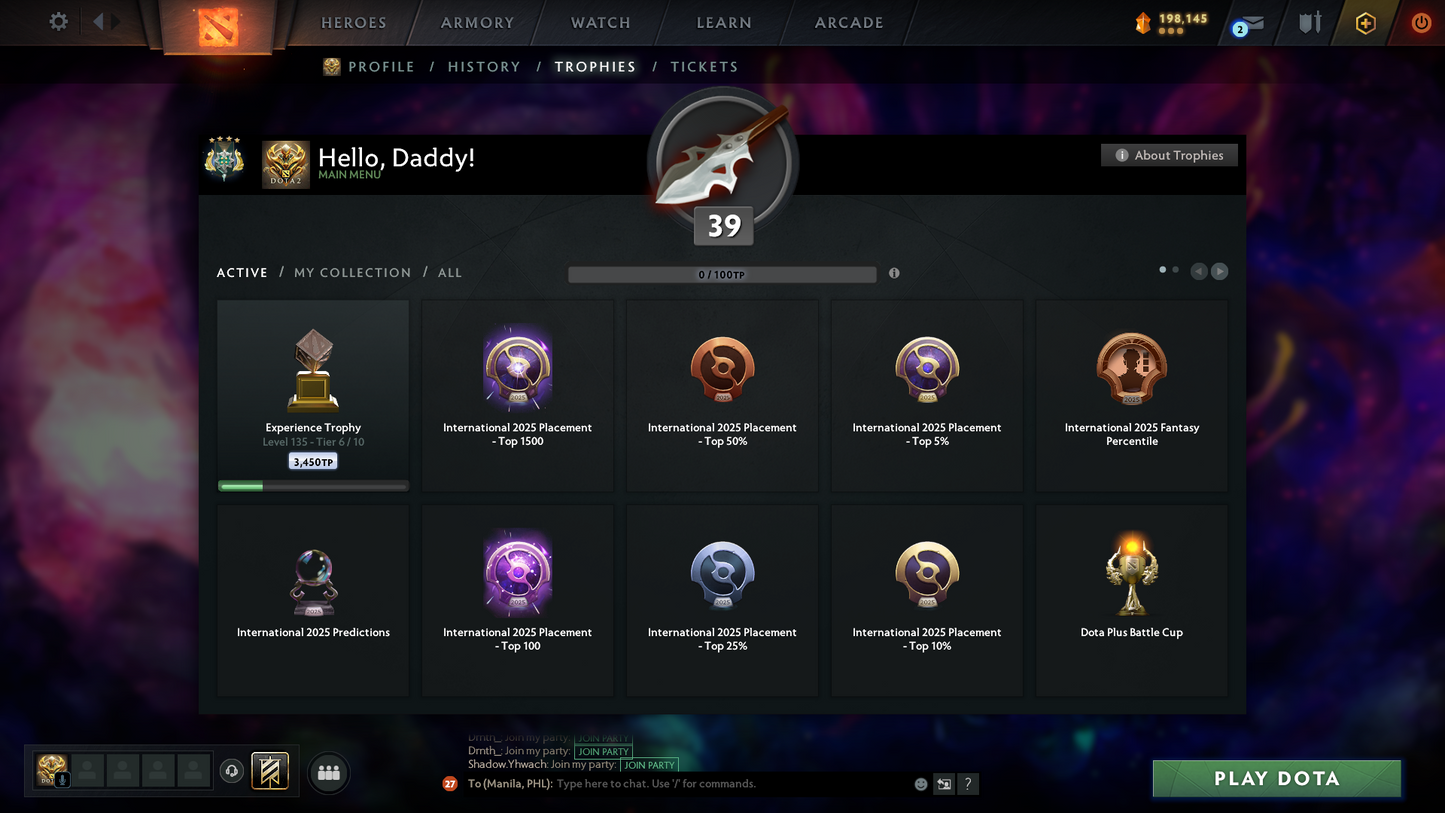Click the red power quit icon
Image resolution: width=1445 pixels, height=813 pixels.
coord(1421,22)
